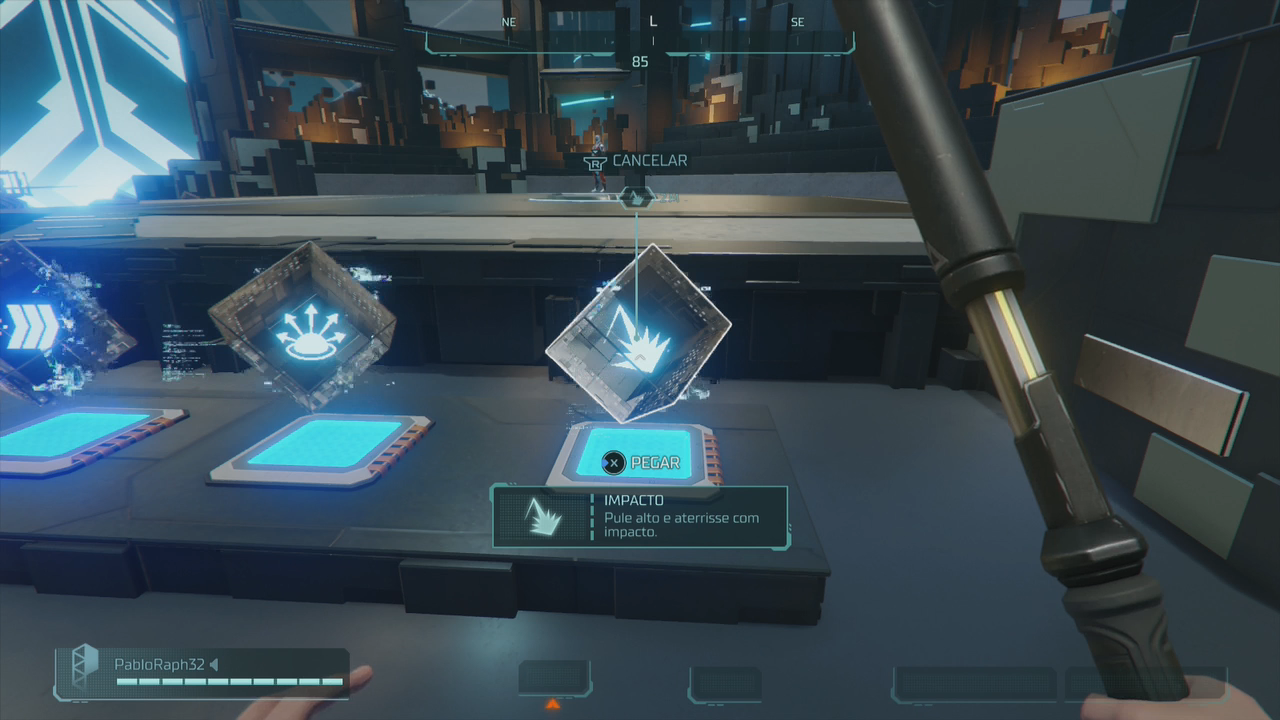Select the slot marked by the orange arrow

click(x=554, y=678)
